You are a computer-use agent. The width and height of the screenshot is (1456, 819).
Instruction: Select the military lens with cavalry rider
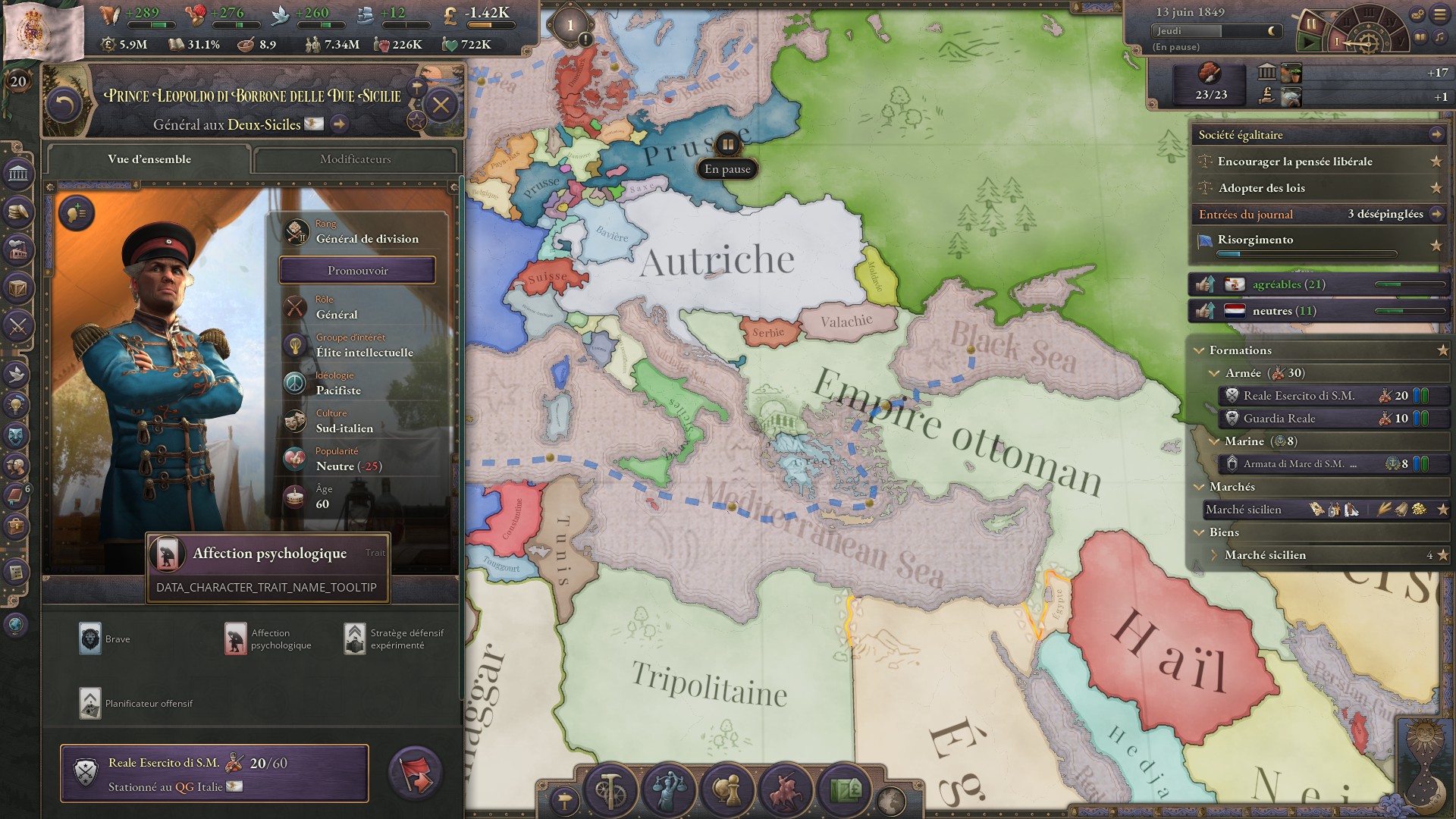pyautogui.click(x=786, y=791)
